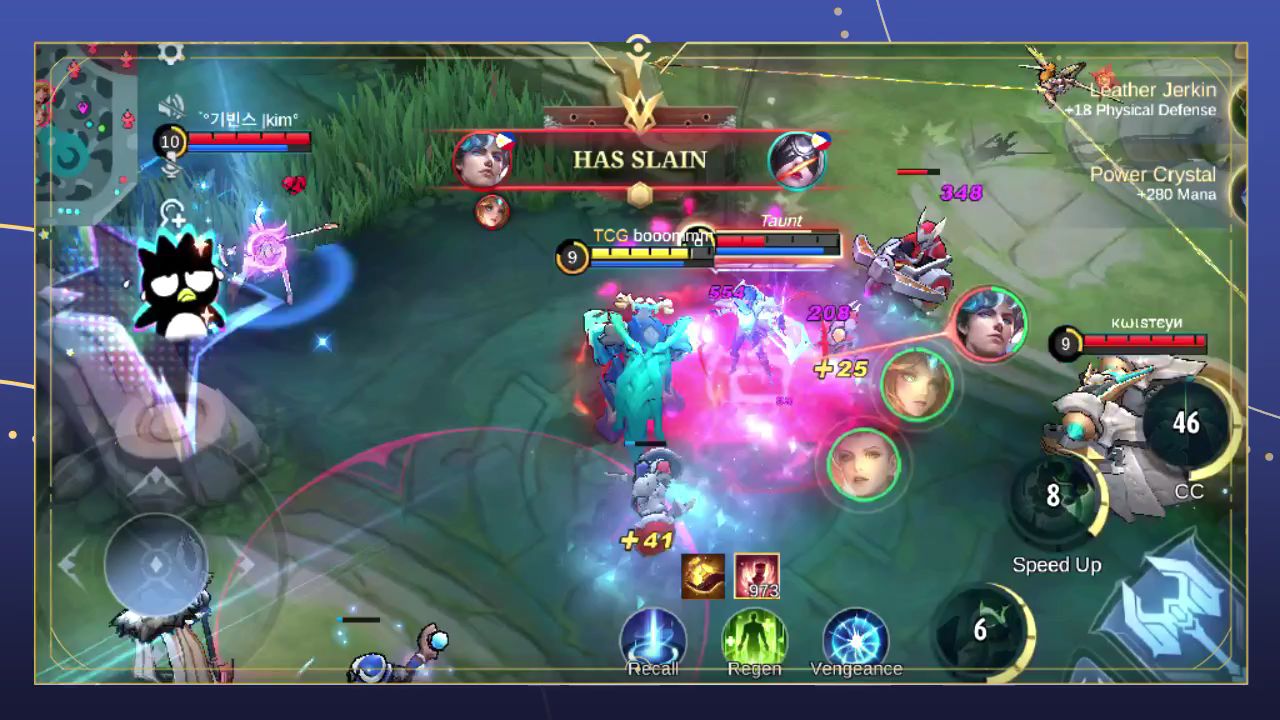This screenshot has width=1280, height=720.
Task: Toggle the muted speaker icon
Action: [172, 107]
